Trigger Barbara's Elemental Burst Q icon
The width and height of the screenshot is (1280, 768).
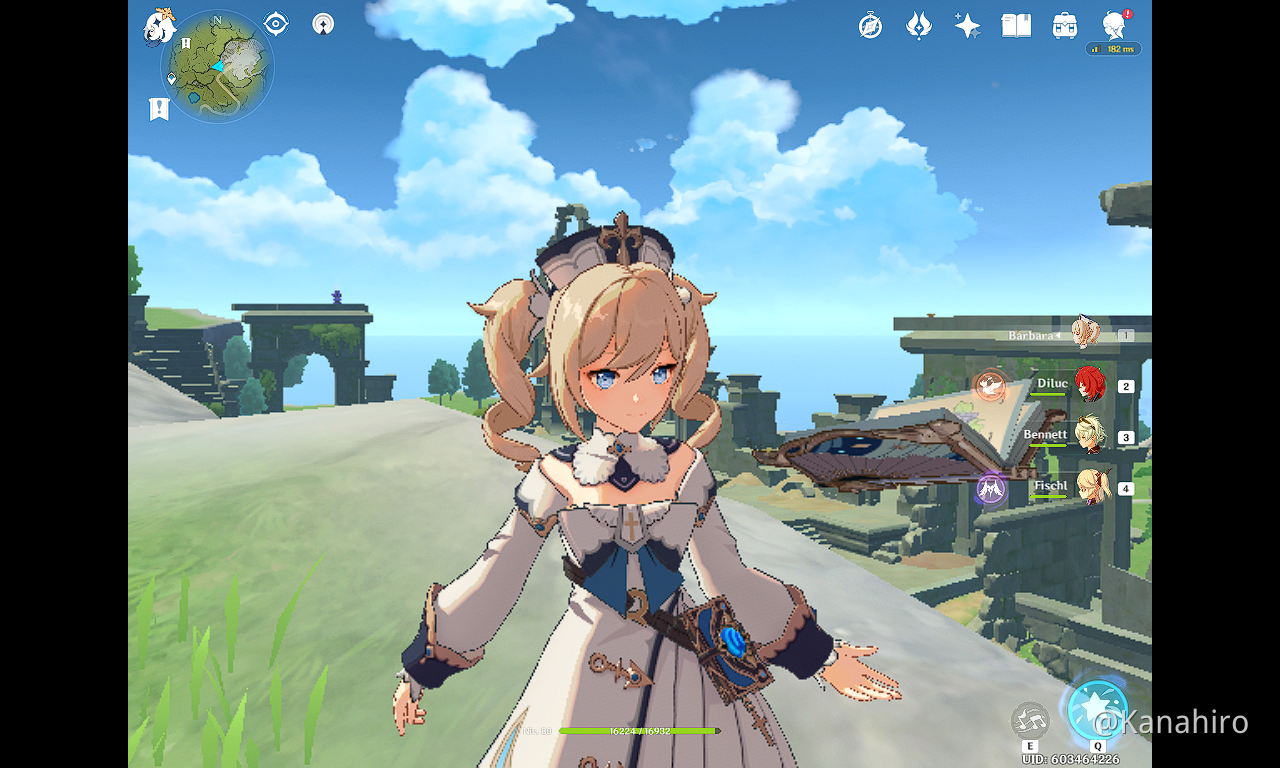[x=1098, y=710]
